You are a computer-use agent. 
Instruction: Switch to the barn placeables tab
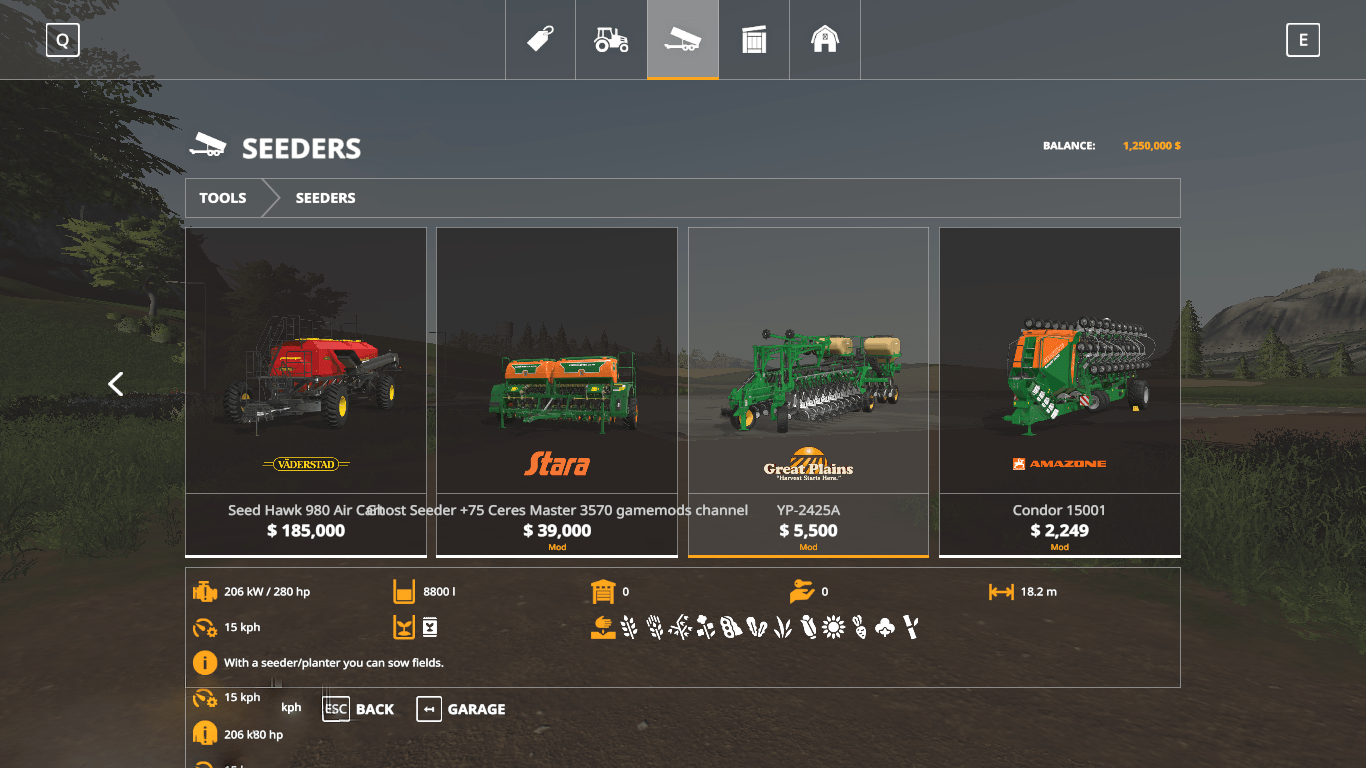point(825,40)
